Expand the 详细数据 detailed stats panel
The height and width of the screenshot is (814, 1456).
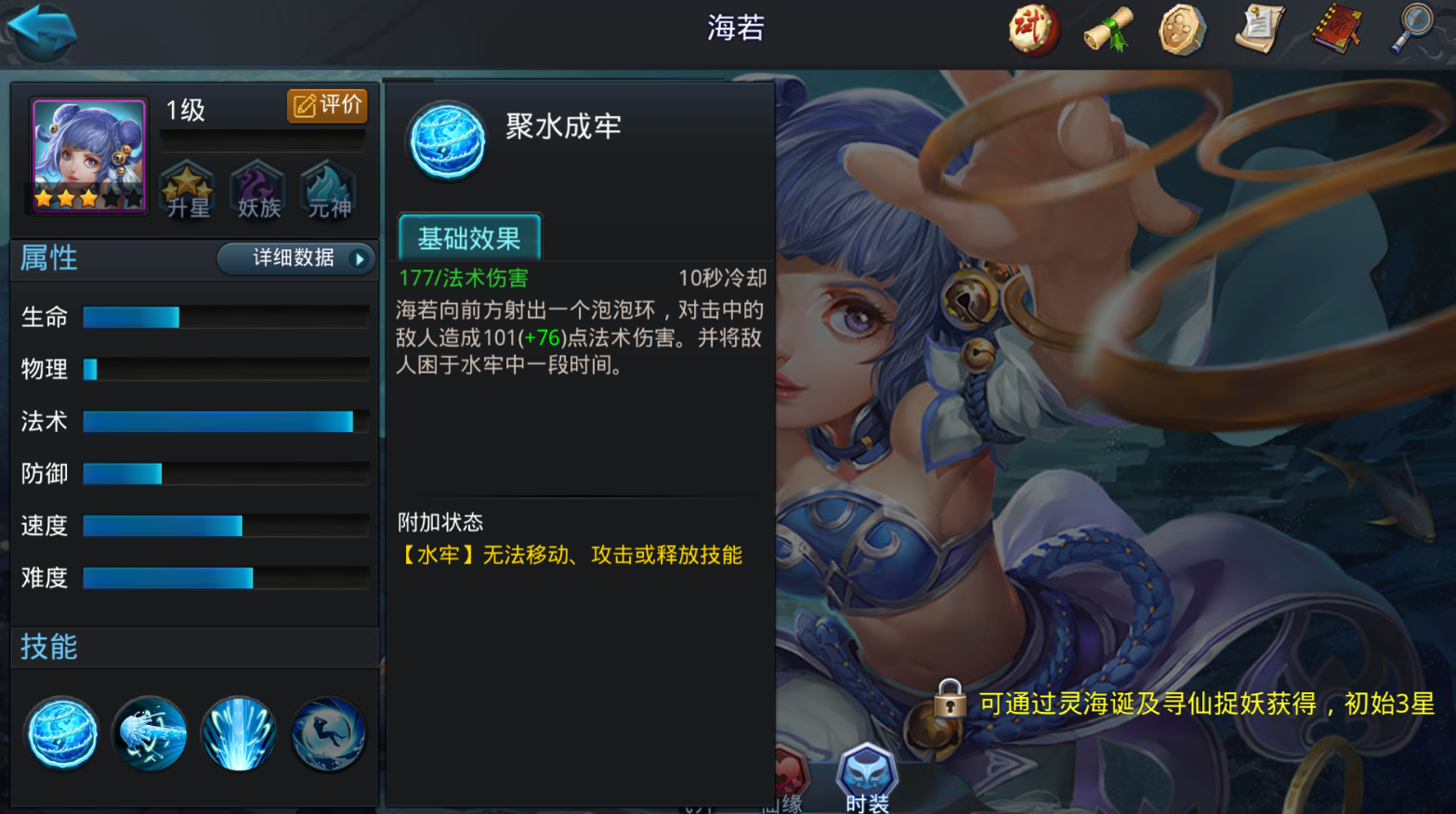point(295,258)
